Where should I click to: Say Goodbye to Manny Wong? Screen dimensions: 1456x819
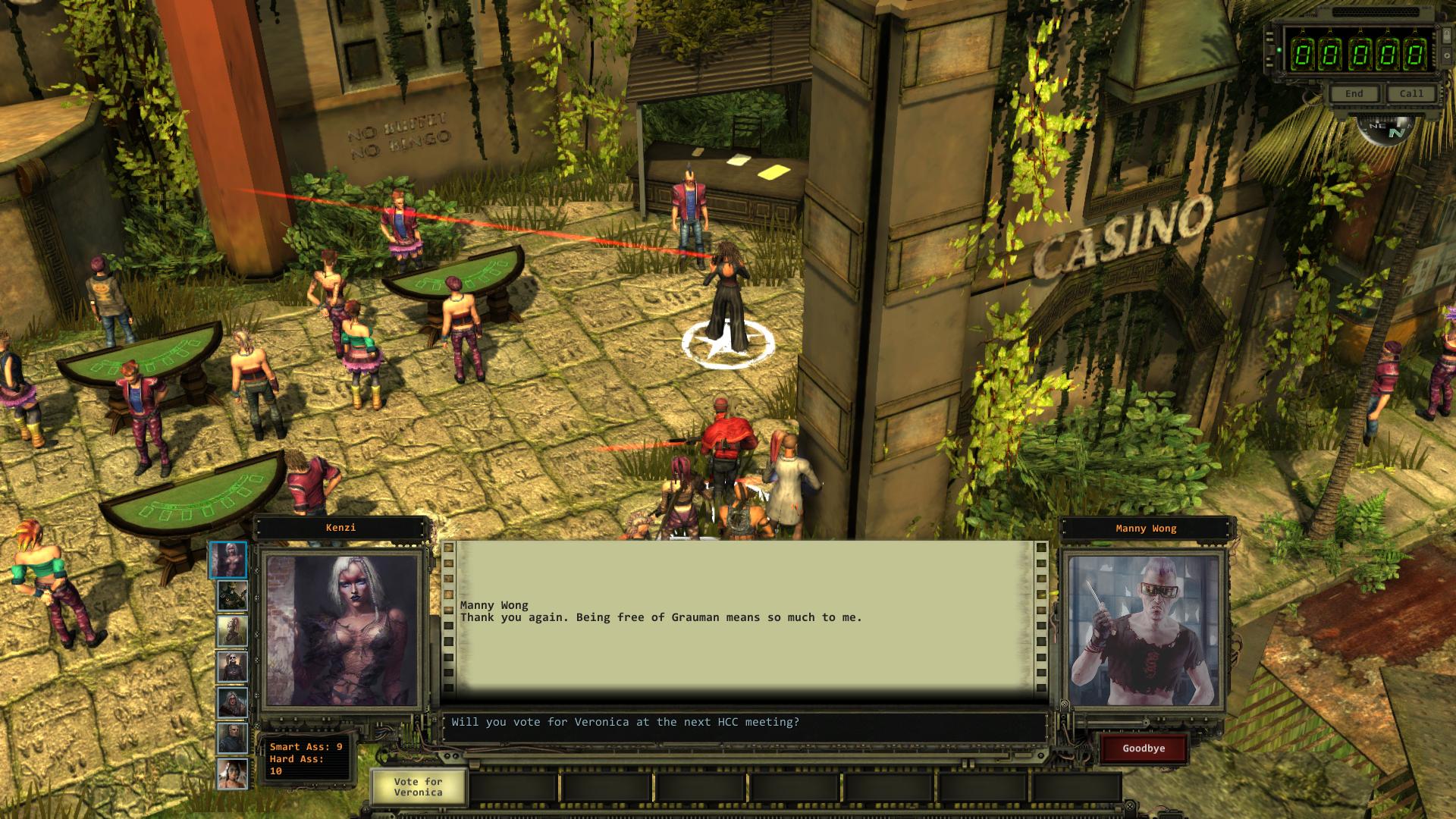[x=1144, y=748]
